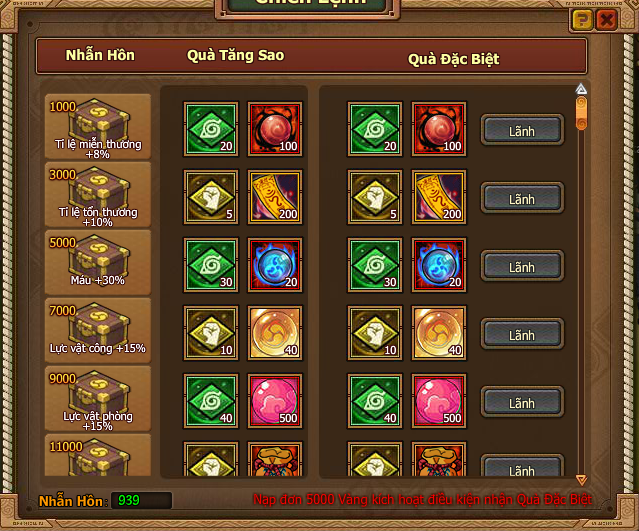Inspect blue swirl orb 20 under Quà Đặc Biệt
This screenshot has width=639, height=531.
[x=438, y=264]
